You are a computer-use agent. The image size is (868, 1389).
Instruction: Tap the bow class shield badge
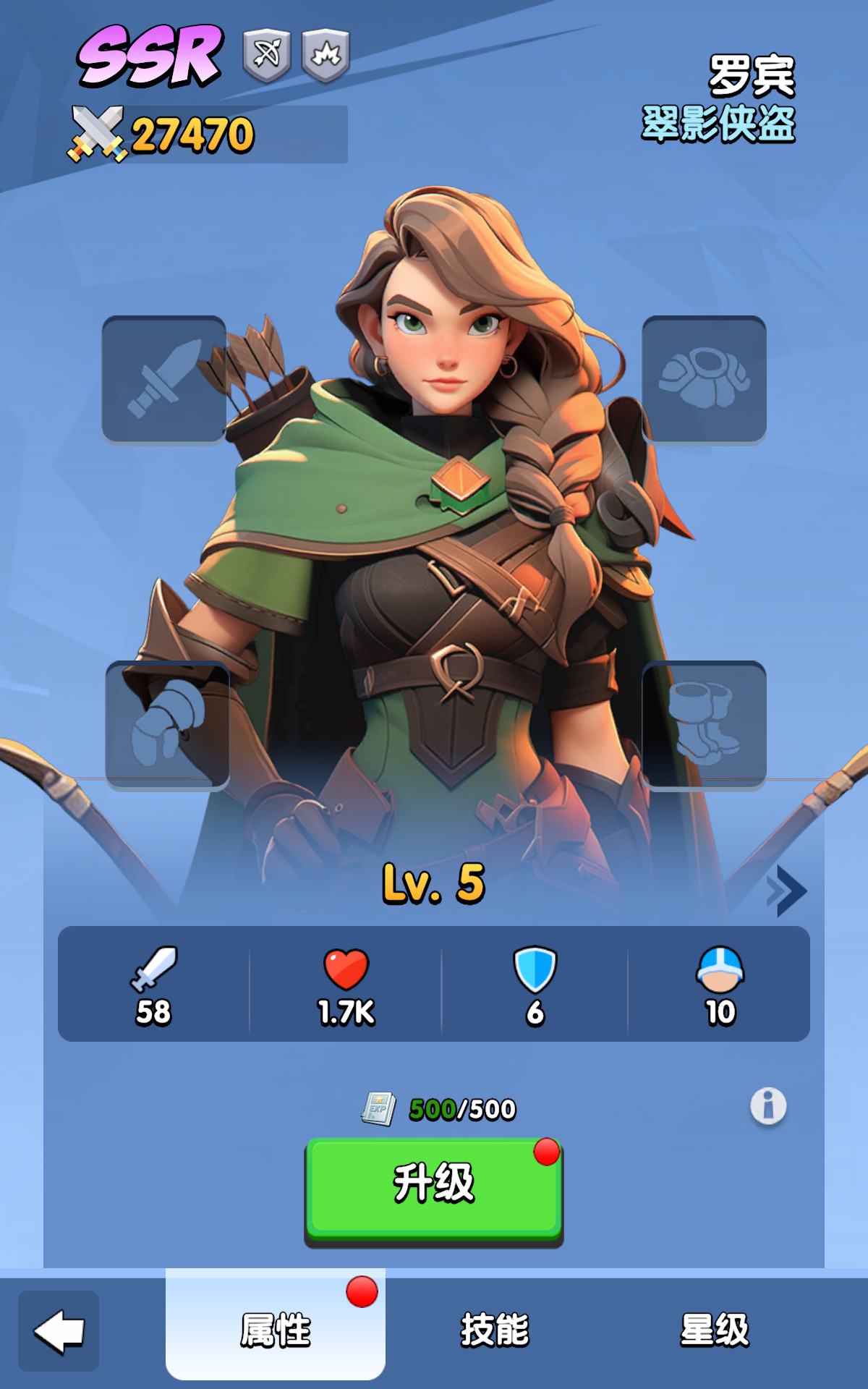267,55
